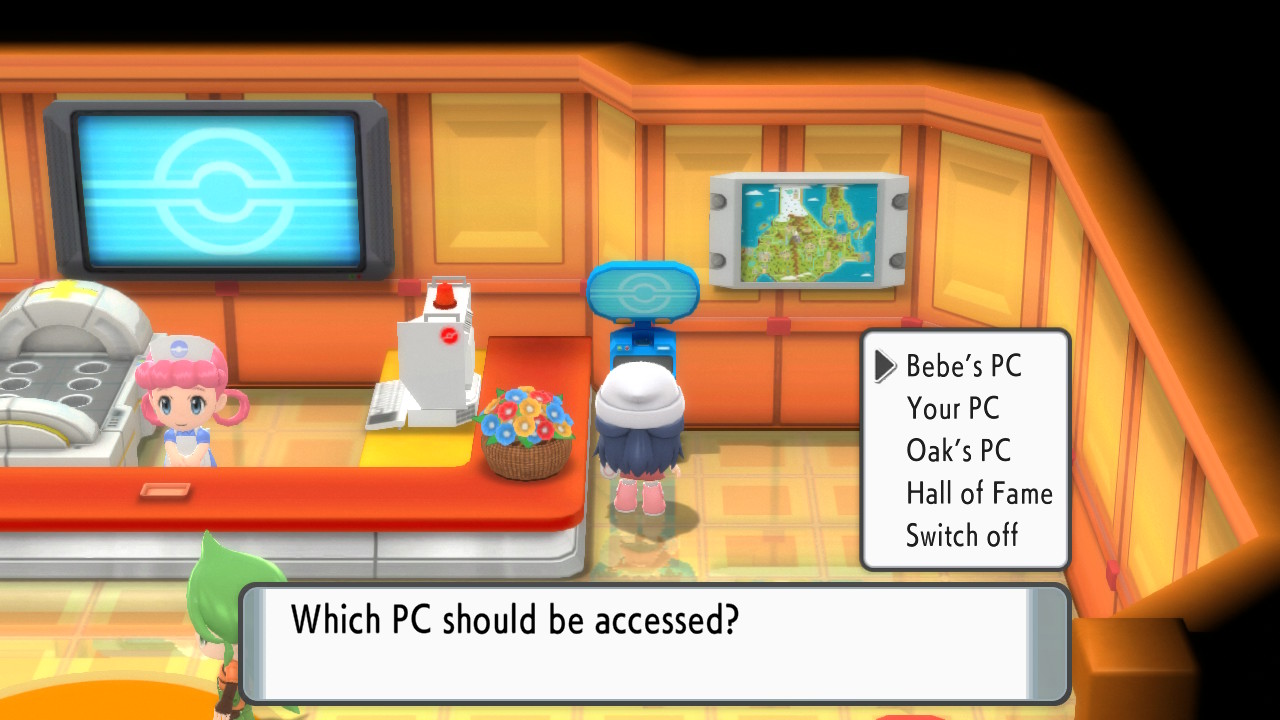Switch selection to Oak's PC
The width and height of the screenshot is (1280, 720).
pos(957,451)
